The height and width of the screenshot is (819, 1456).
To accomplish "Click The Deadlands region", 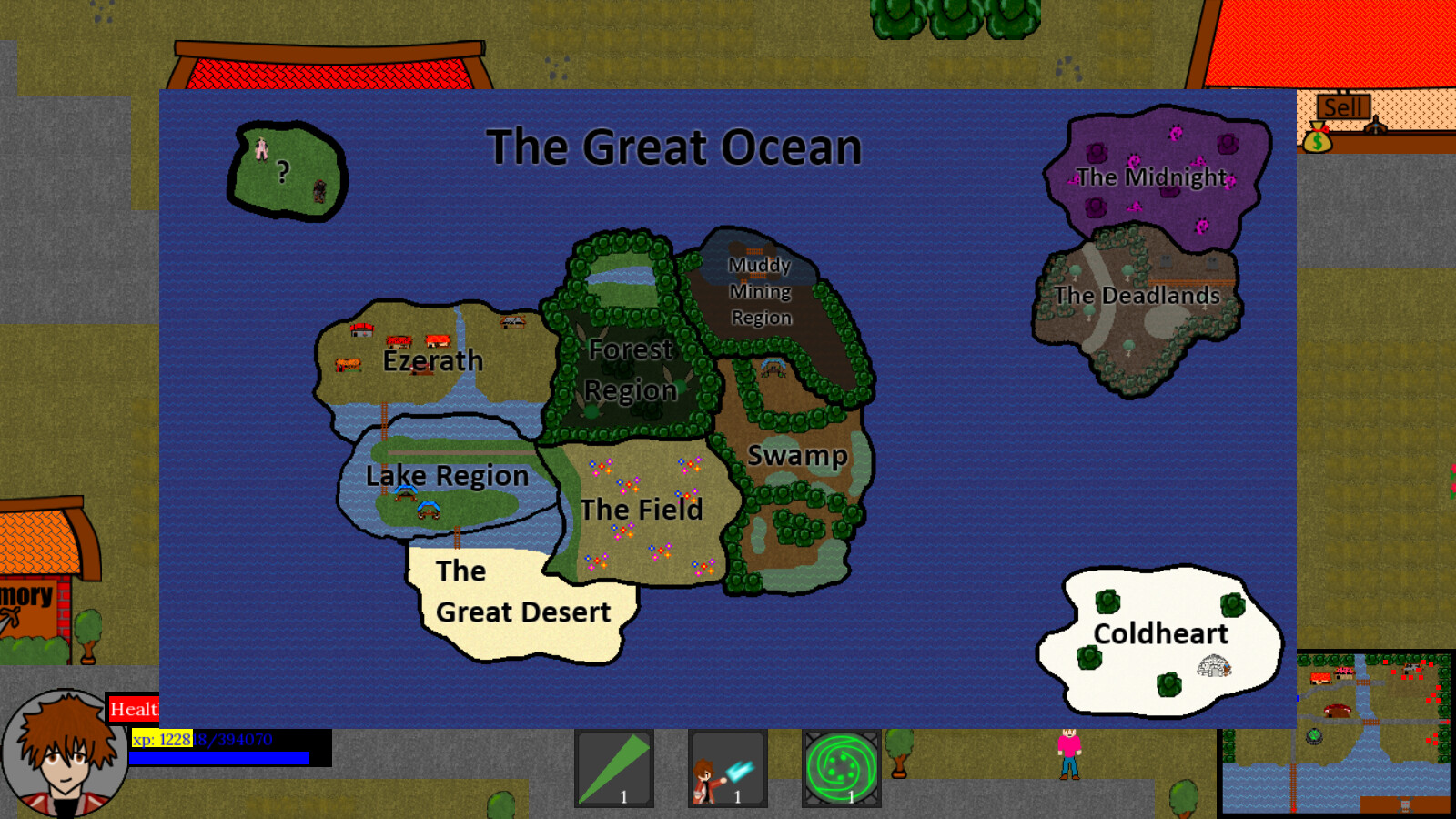I will [x=1137, y=296].
